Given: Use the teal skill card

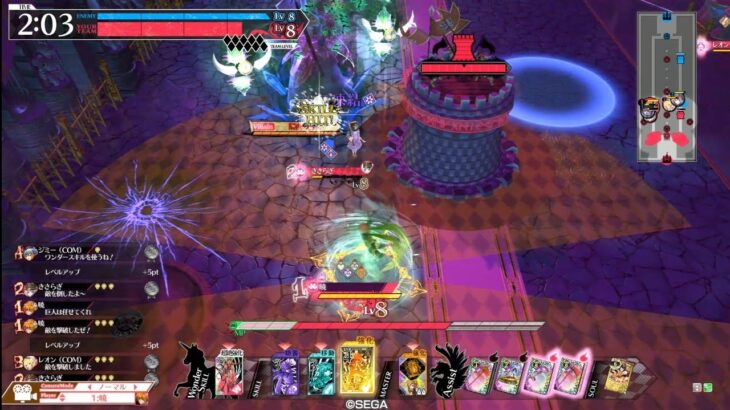Looking at the screenshot, I should click(320, 372).
